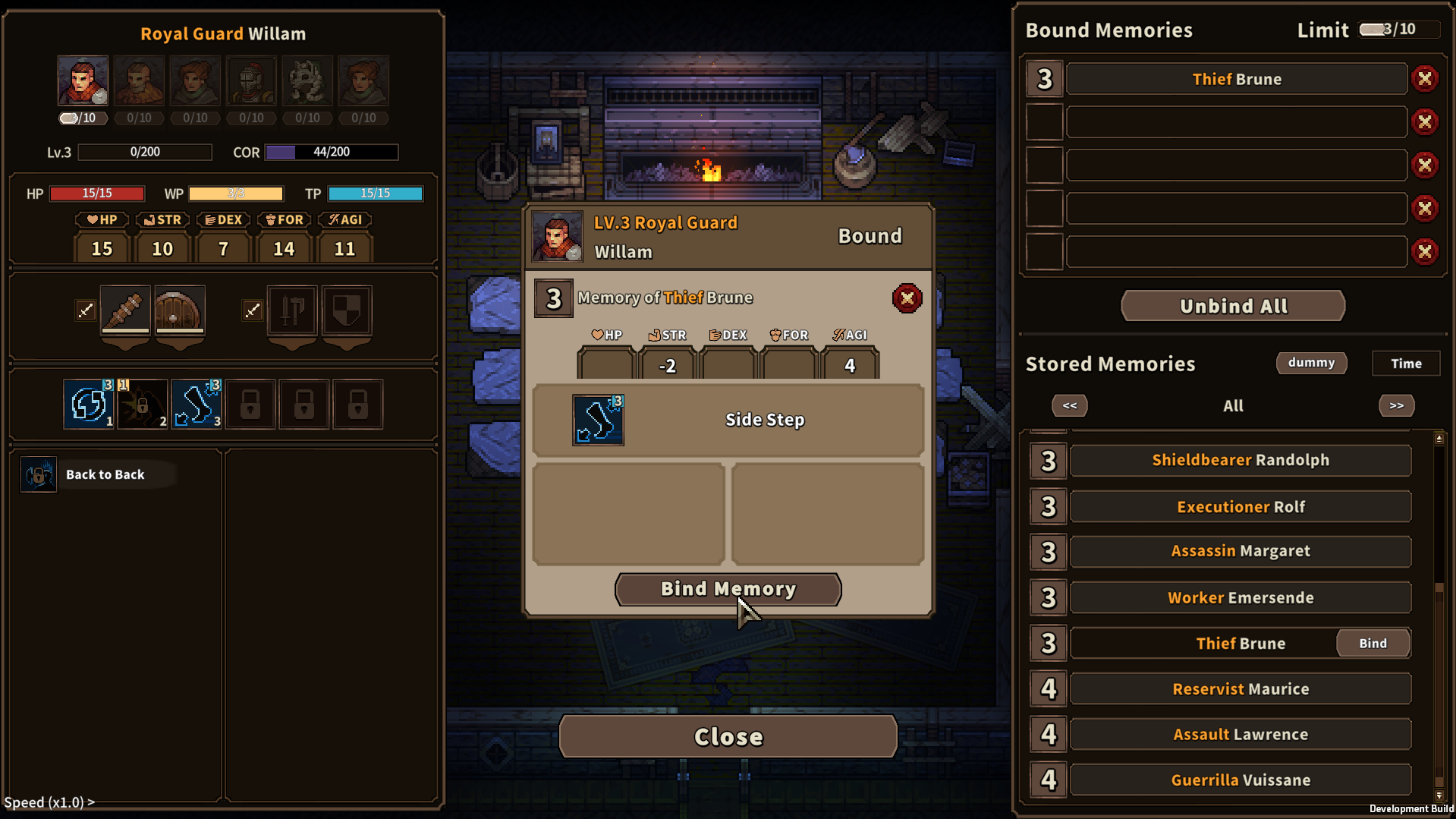Toggle the sword checkbox for the second loadout
The height and width of the screenshot is (819, 1456).
253,310
